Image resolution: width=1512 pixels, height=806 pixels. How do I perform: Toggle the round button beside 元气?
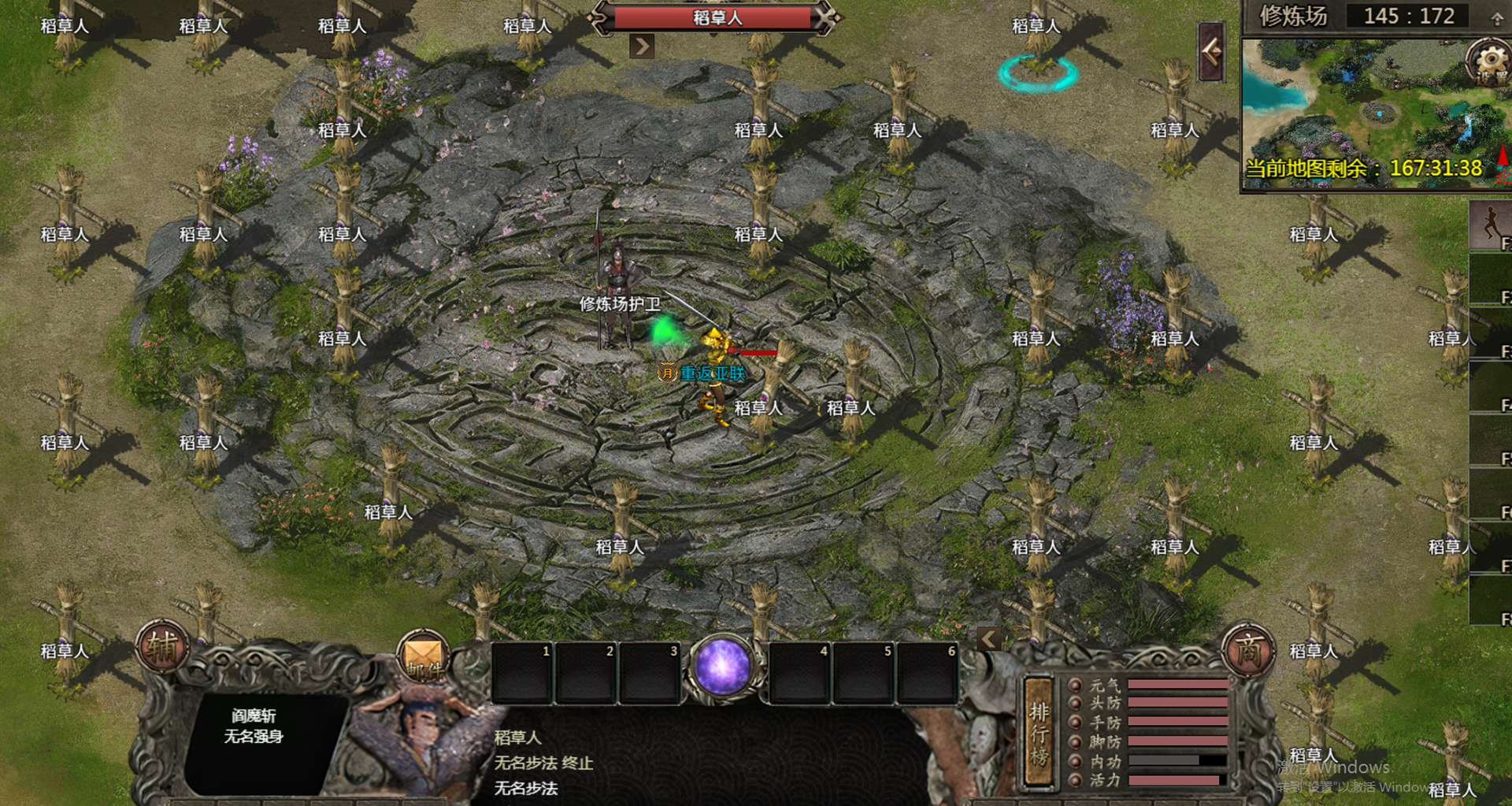(1075, 684)
